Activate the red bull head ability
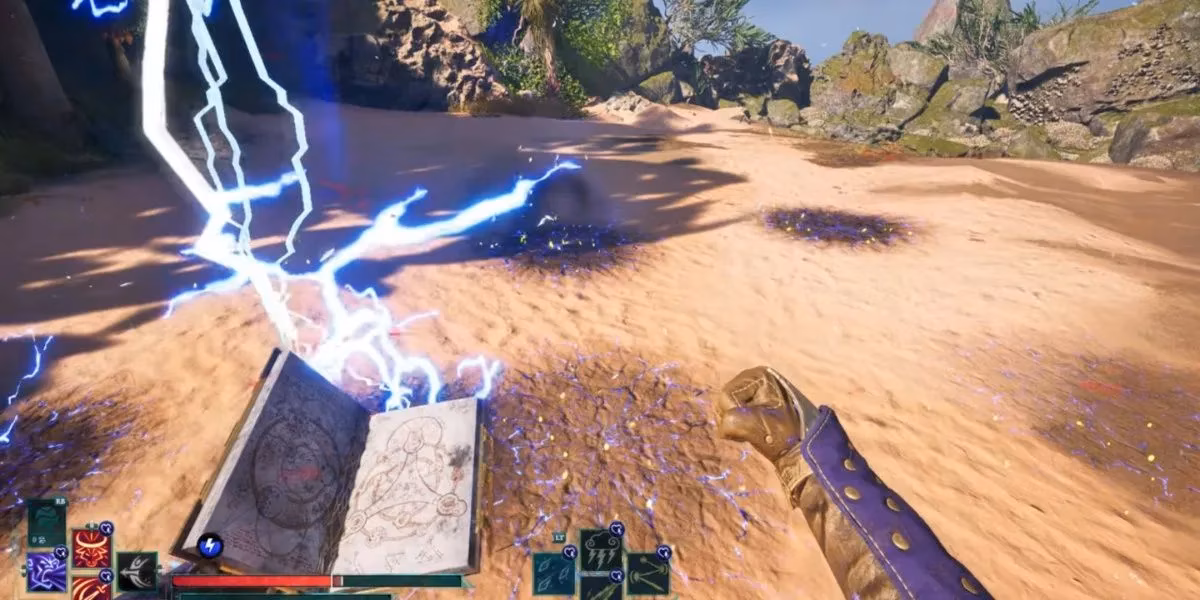The height and width of the screenshot is (600, 1200). tap(91, 548)
